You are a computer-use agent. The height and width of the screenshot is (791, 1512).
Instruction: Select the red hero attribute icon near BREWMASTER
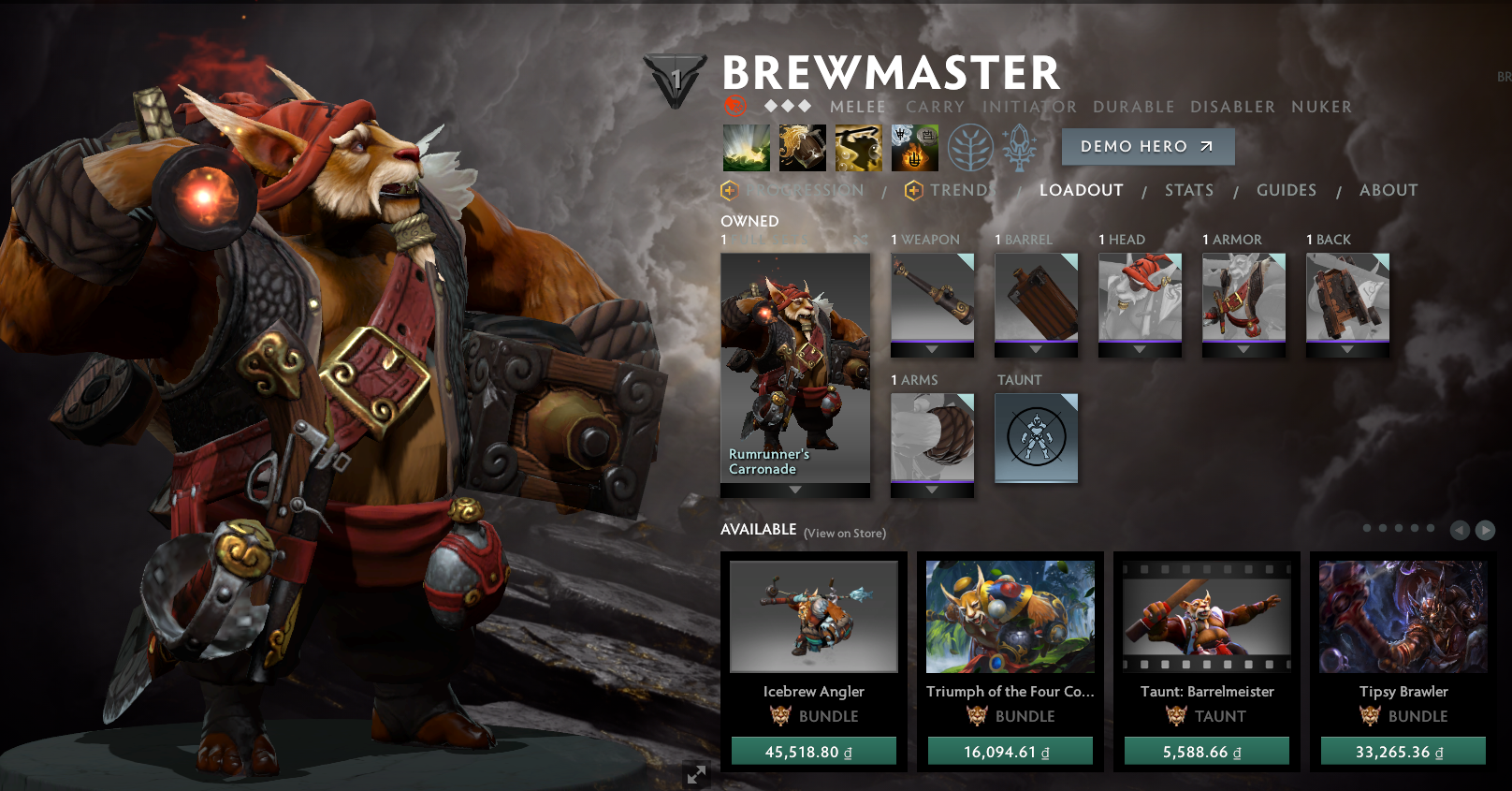pyautogui.click(x=736, y=106)
